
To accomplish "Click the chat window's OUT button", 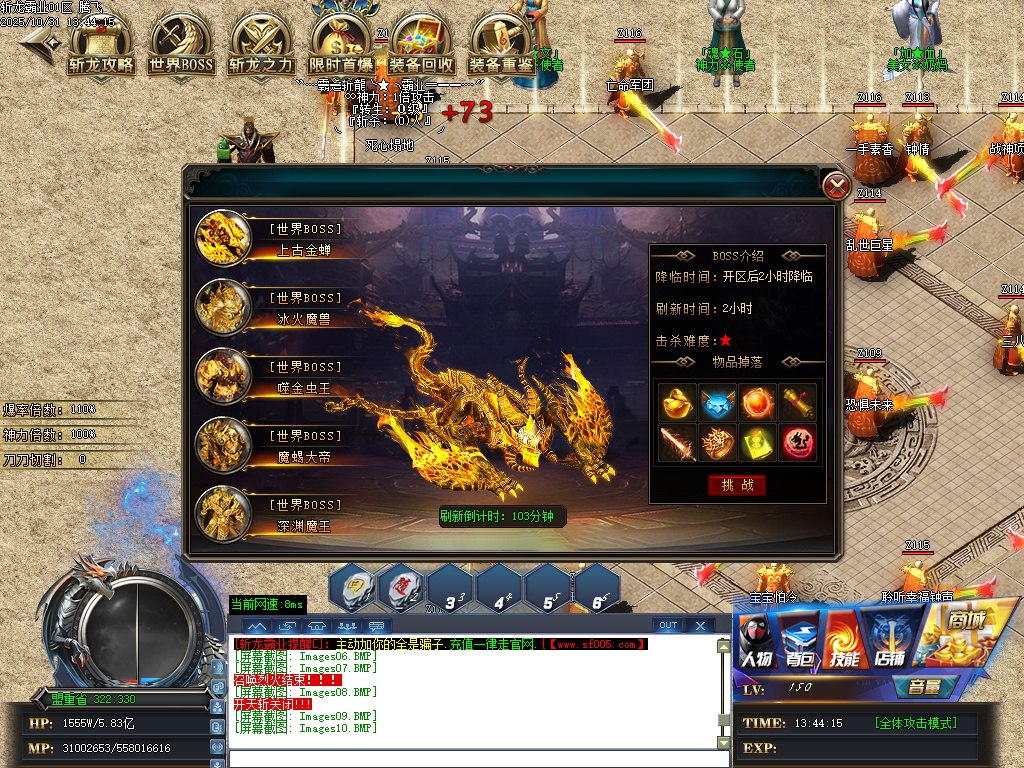I will (668, 626).
